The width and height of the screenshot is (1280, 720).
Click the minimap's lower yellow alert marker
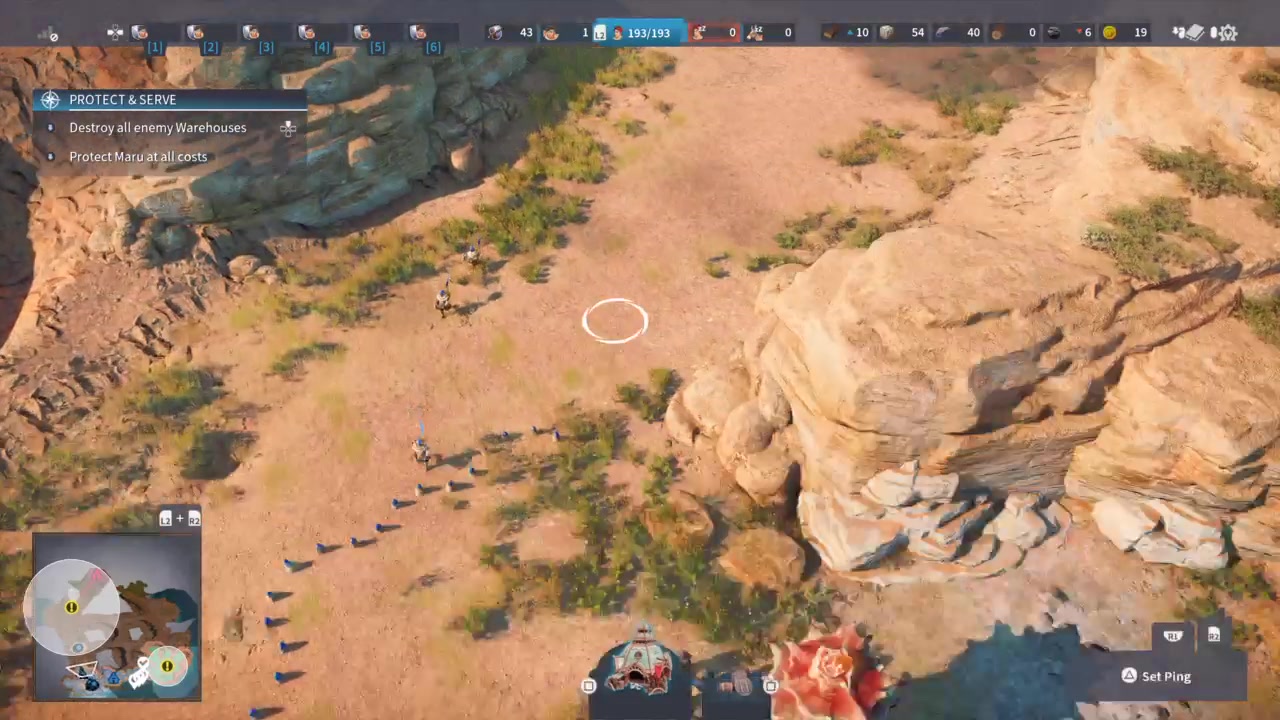click(167, 666)
